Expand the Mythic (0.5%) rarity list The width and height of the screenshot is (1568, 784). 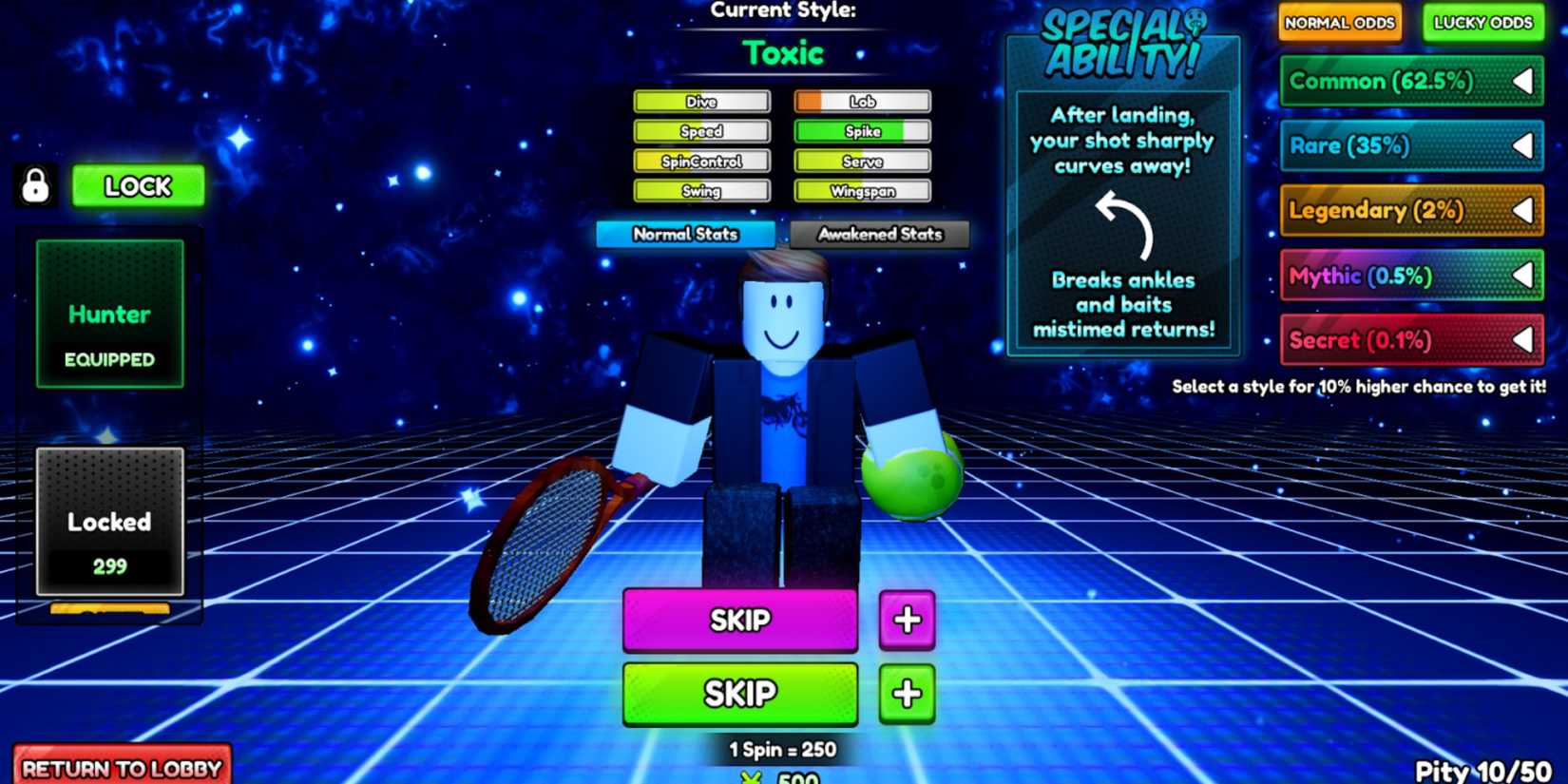1522,276
